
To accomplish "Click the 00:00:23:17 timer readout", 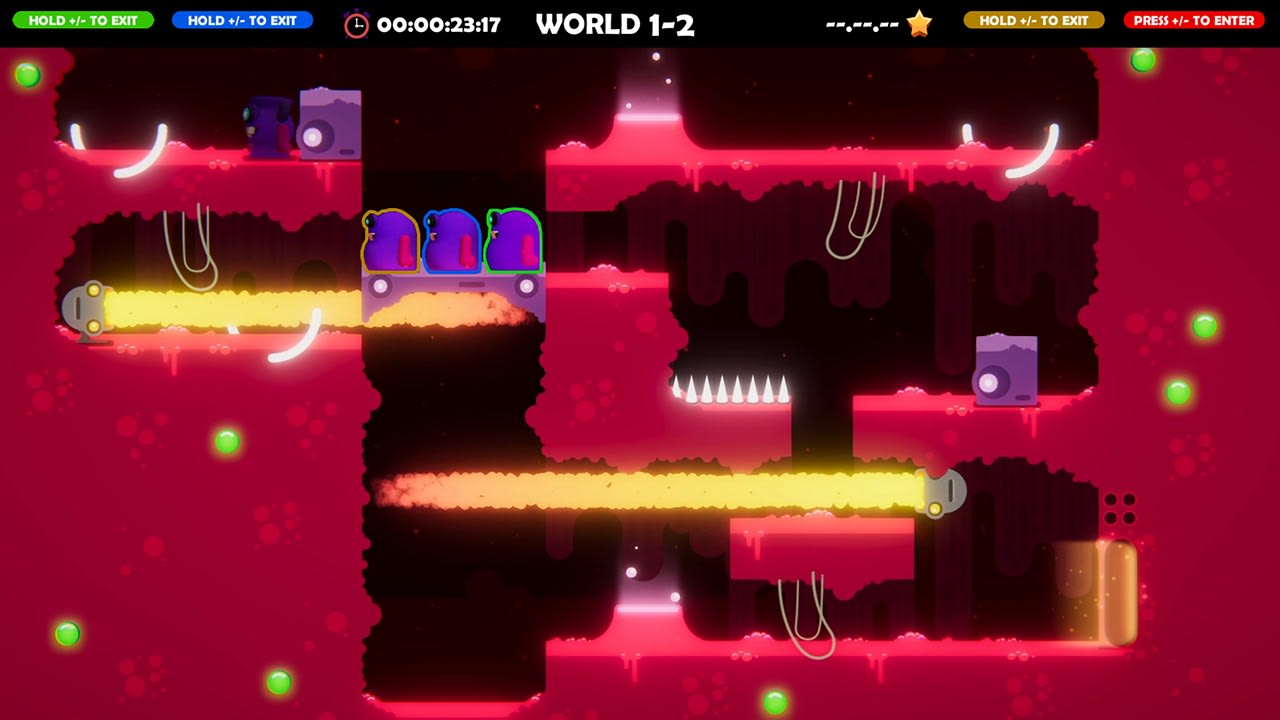I will 440,23.
